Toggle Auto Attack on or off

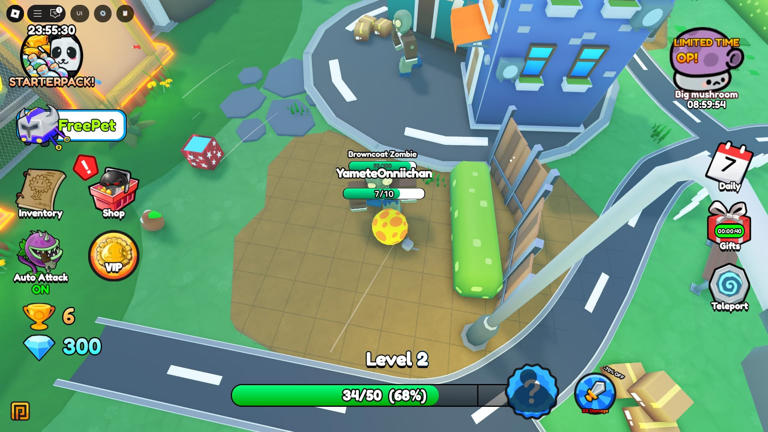(x=40, y=260)
